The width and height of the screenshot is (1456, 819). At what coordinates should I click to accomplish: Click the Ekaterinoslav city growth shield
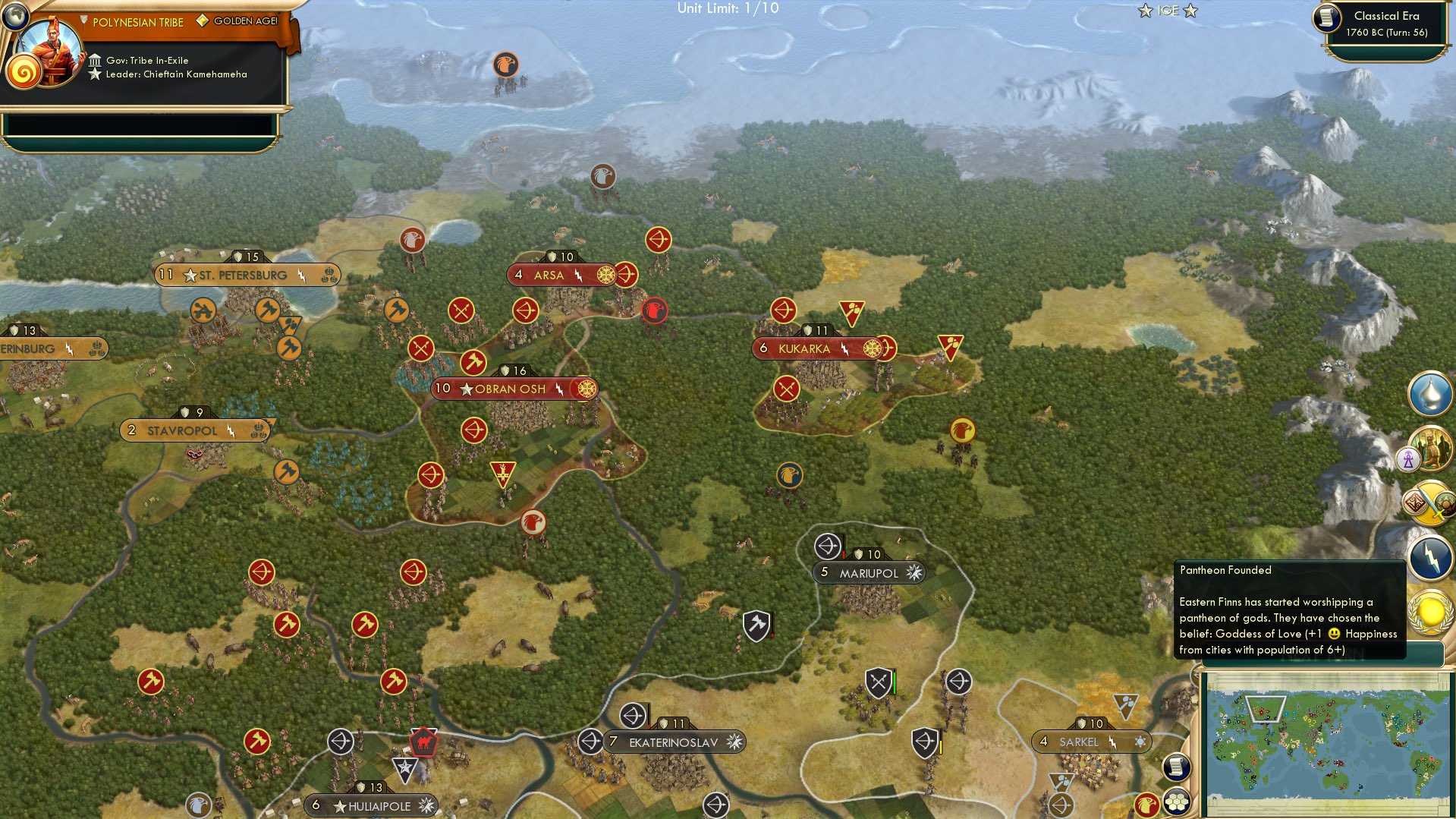[x=664, y=722]
